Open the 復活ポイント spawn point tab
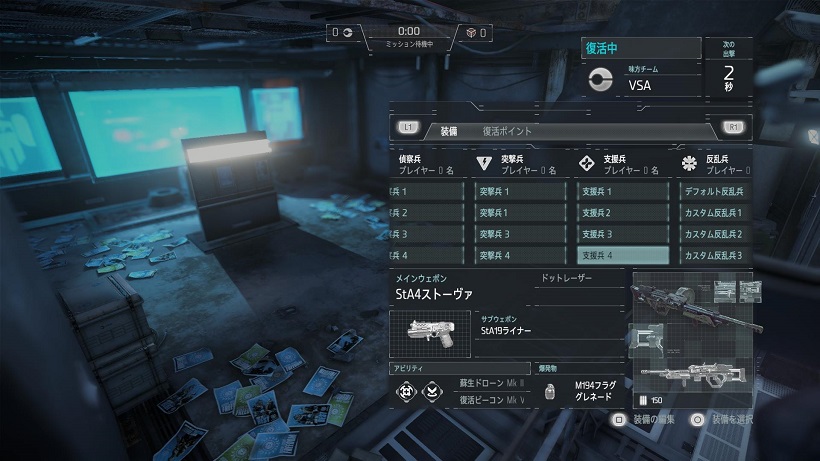Screen dimensions: 820x461 tap(507, 130)
